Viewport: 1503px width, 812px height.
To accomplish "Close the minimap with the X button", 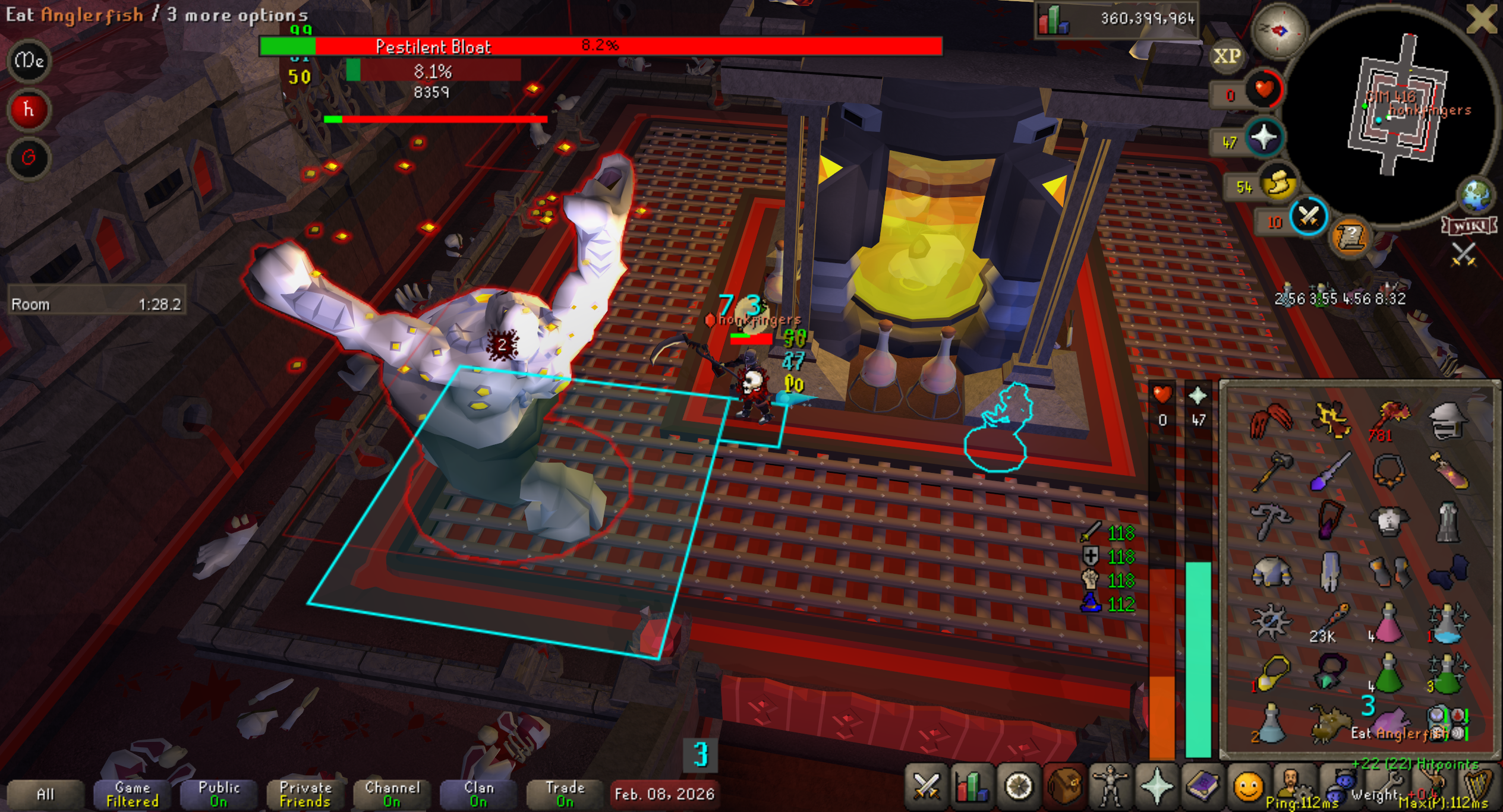I will pos(1481,19).
